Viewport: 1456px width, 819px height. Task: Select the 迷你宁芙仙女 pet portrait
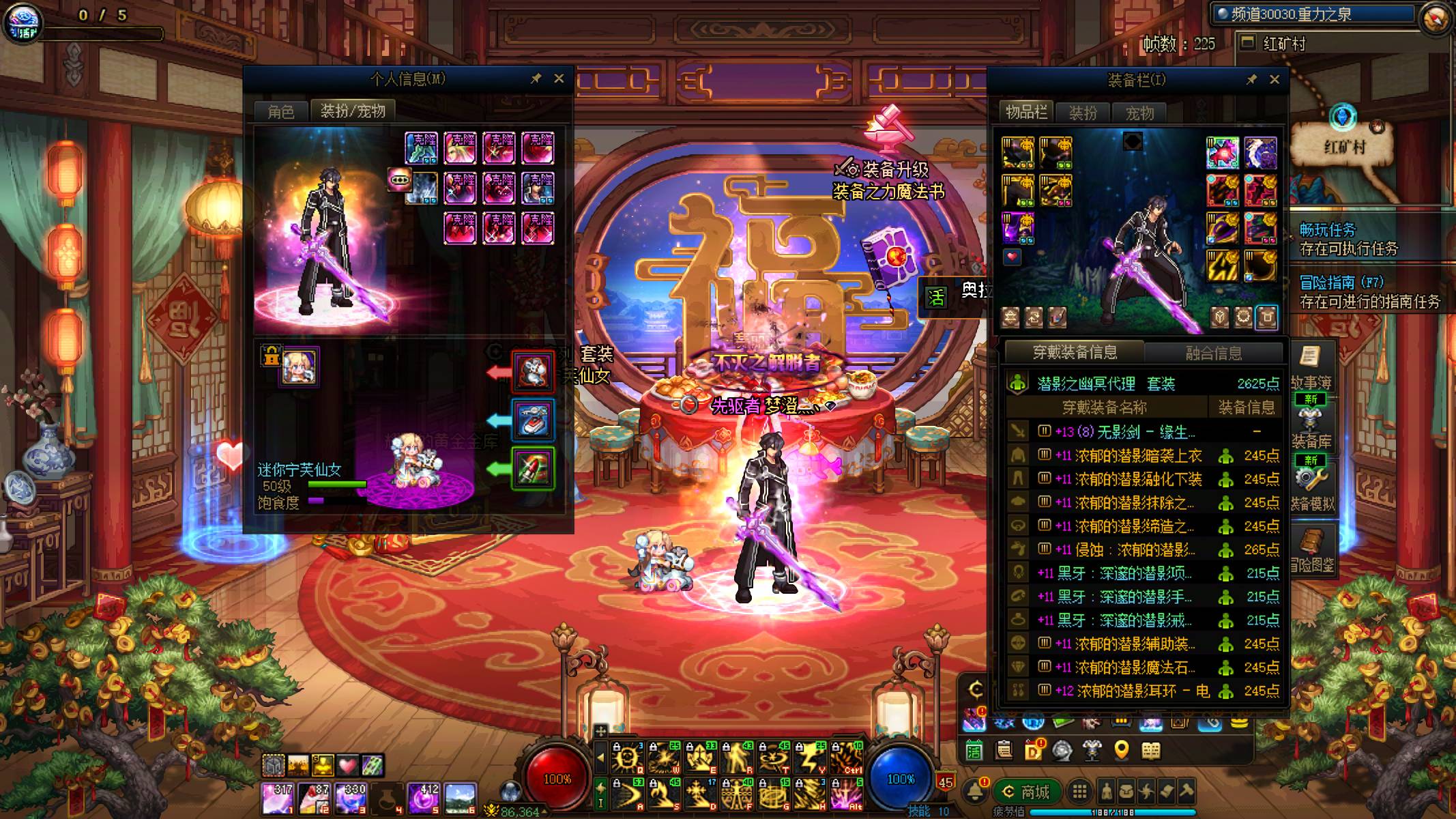299,367
